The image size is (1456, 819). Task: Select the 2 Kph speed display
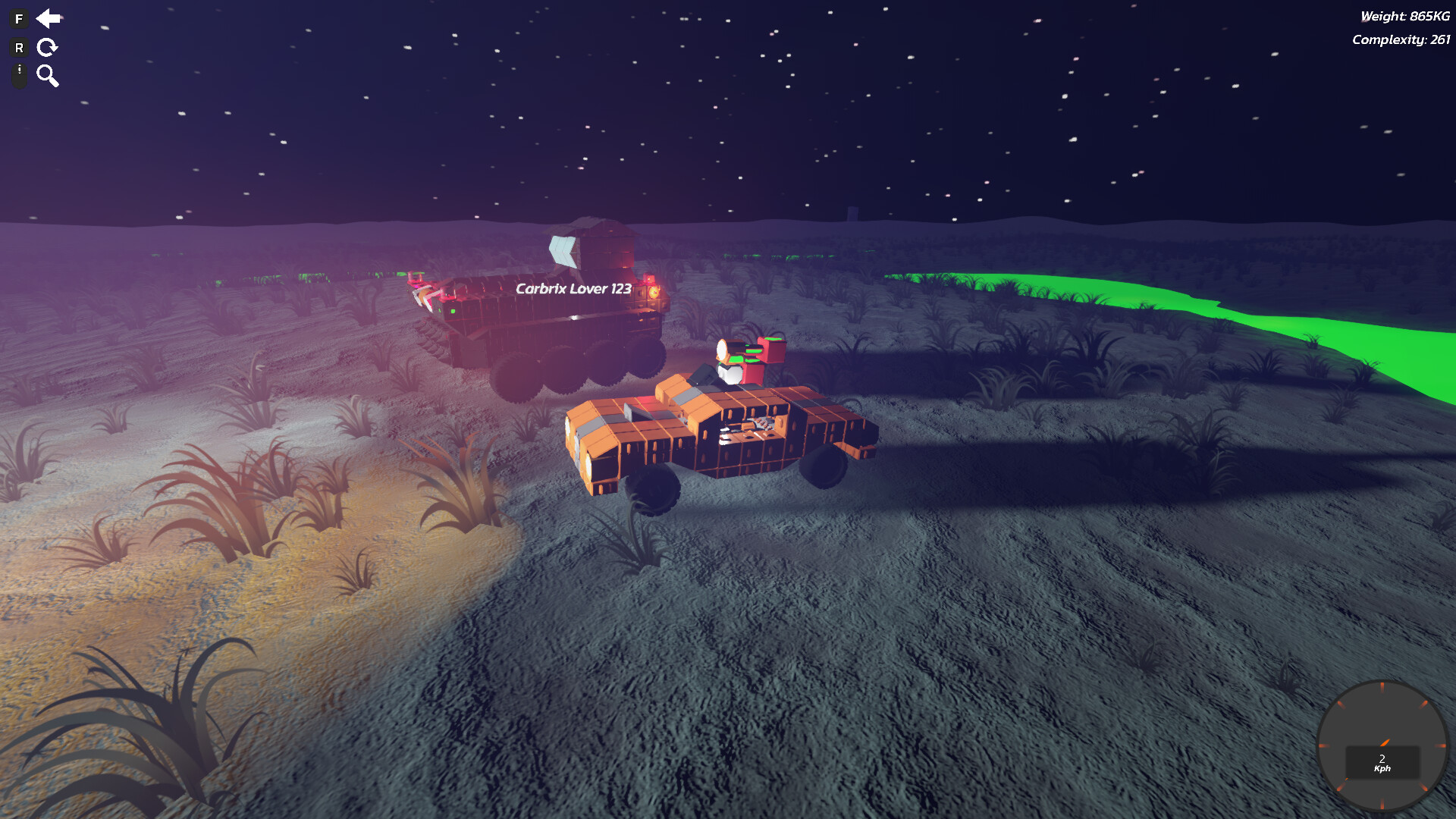pos(1382,762)
